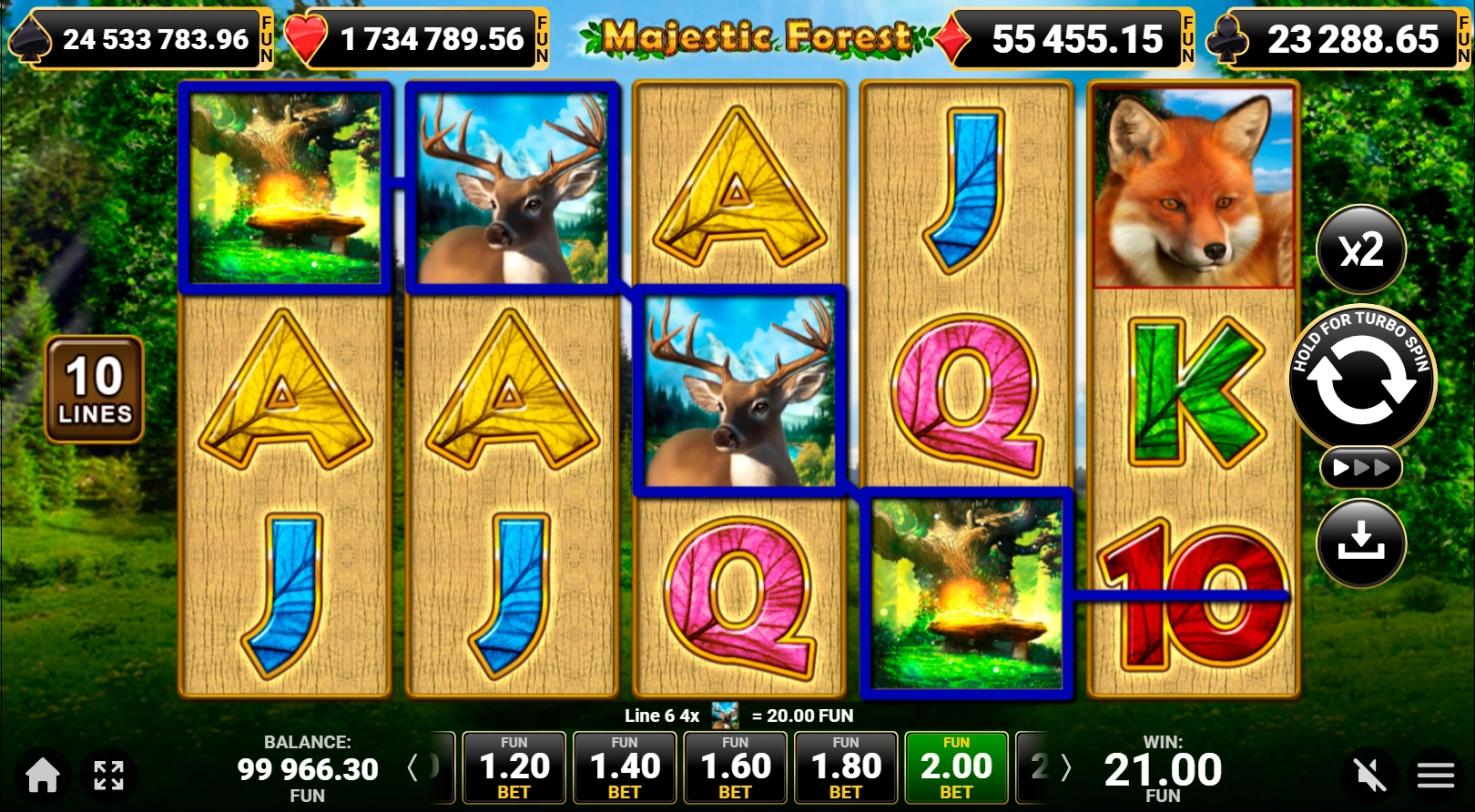The image size is (1475, 812).
Task: Activate the x2 gamble button
Action: pos(1361,249)
